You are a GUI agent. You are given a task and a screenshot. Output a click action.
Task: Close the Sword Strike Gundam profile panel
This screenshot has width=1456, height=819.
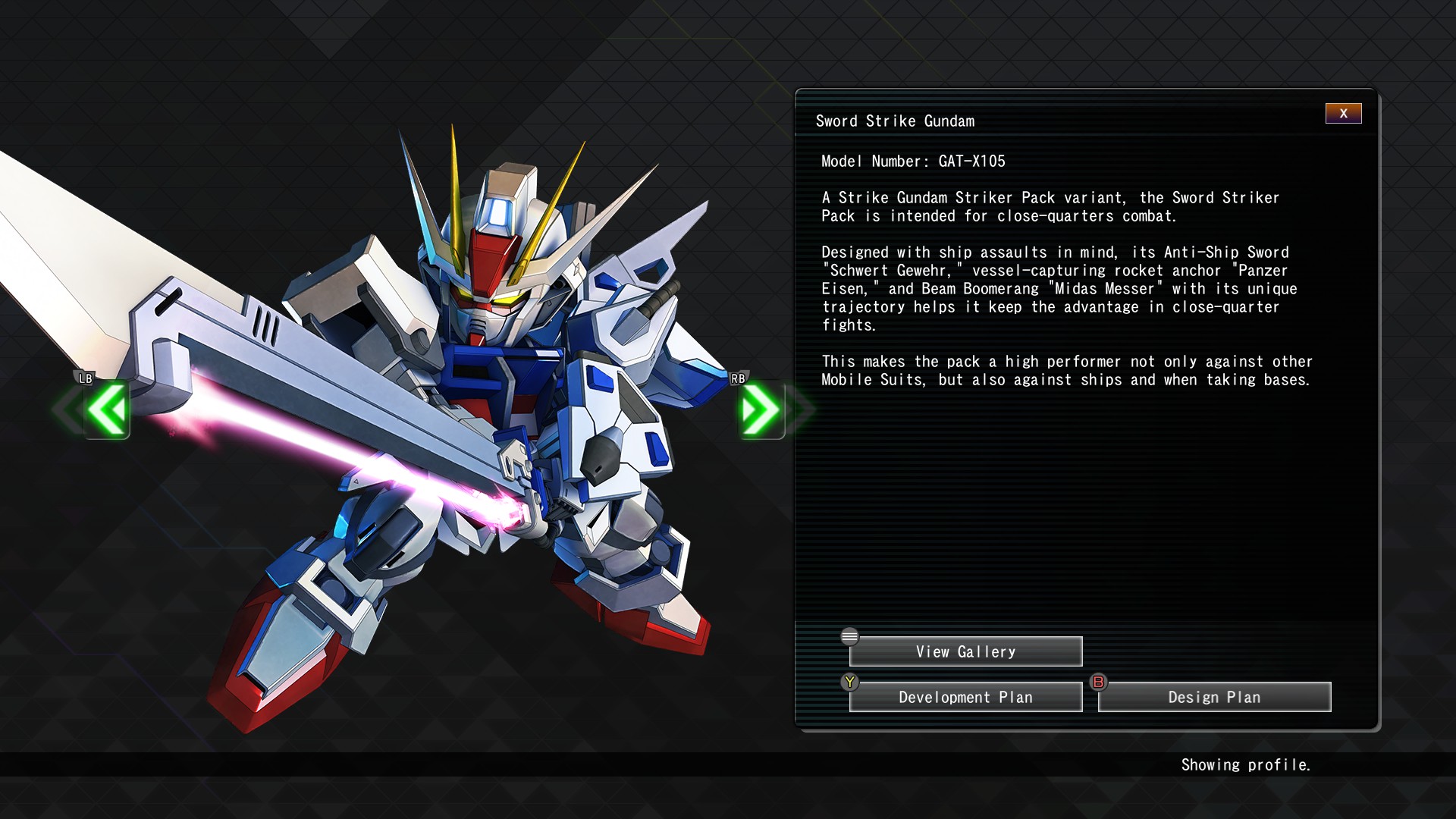1343,113
